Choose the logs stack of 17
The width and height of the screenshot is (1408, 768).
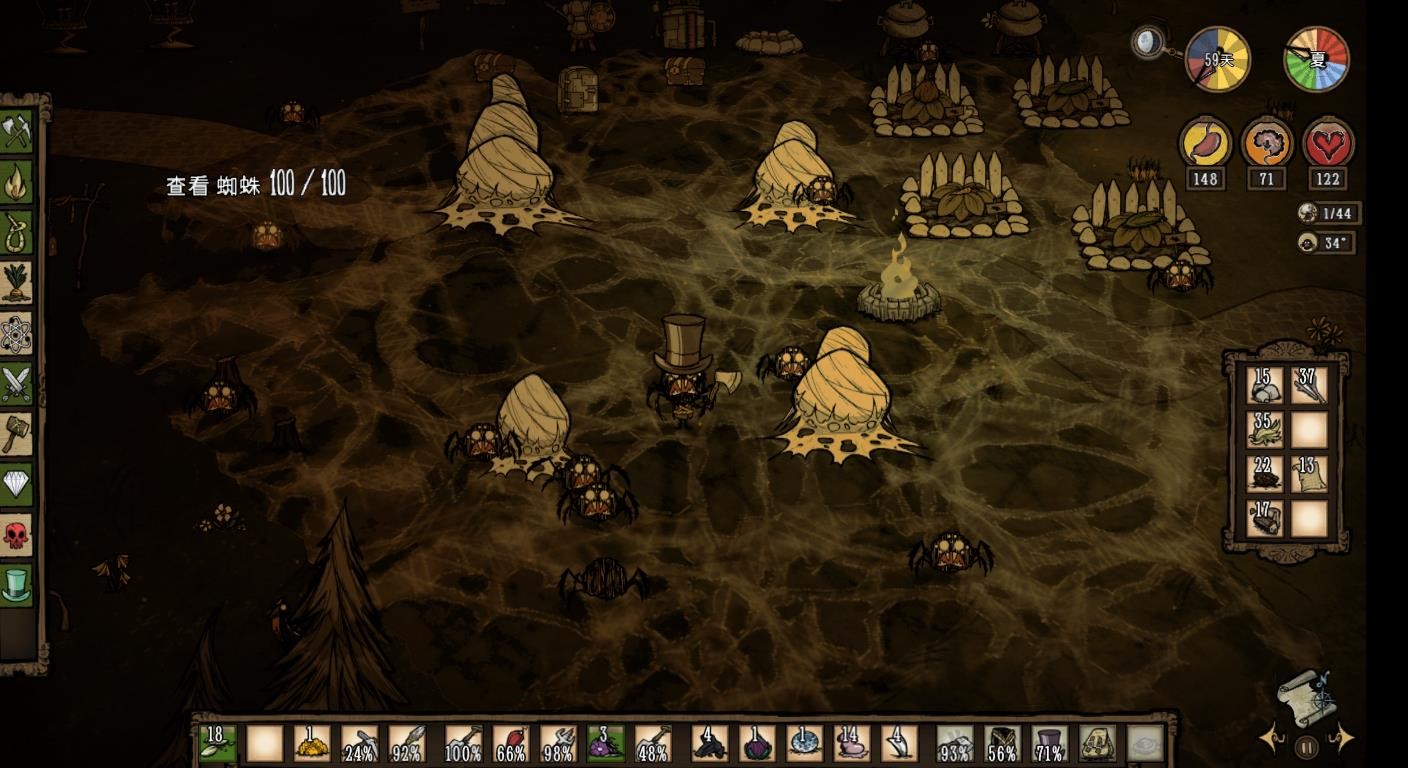click(x=1264, y=518)
